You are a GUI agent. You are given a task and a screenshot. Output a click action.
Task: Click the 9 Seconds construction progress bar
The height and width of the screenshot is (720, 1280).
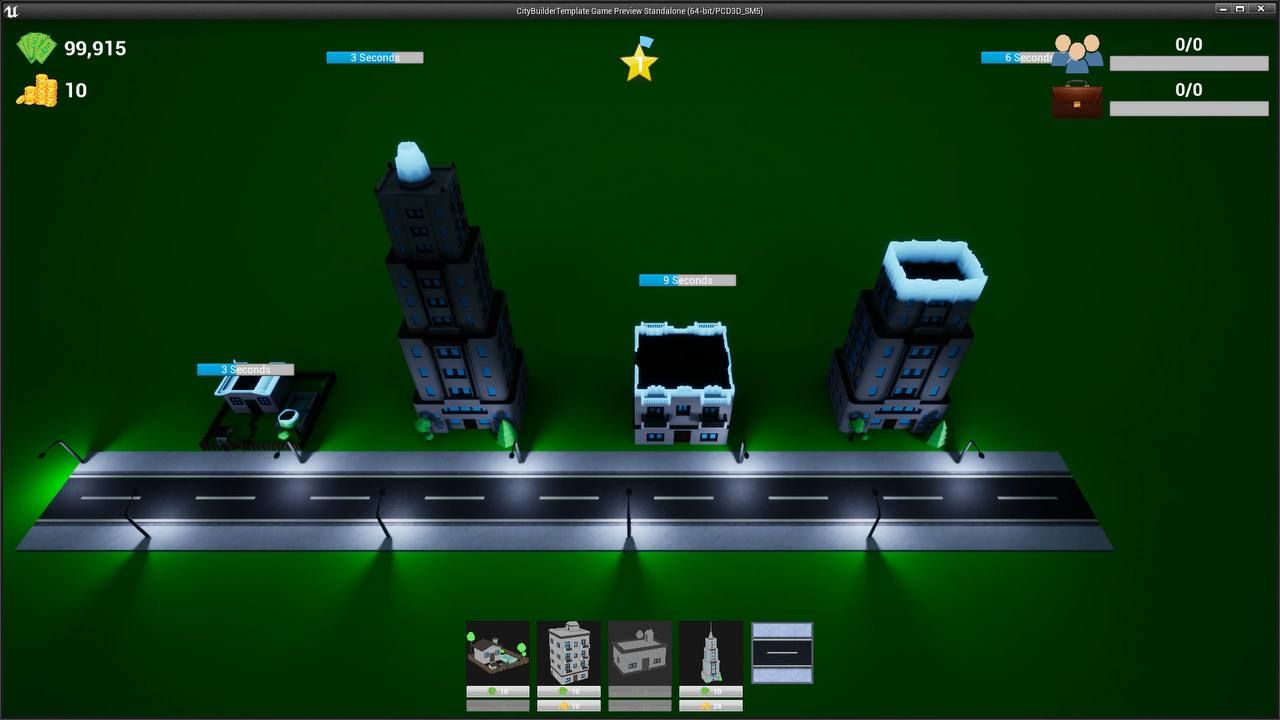(x=687, y=280)
